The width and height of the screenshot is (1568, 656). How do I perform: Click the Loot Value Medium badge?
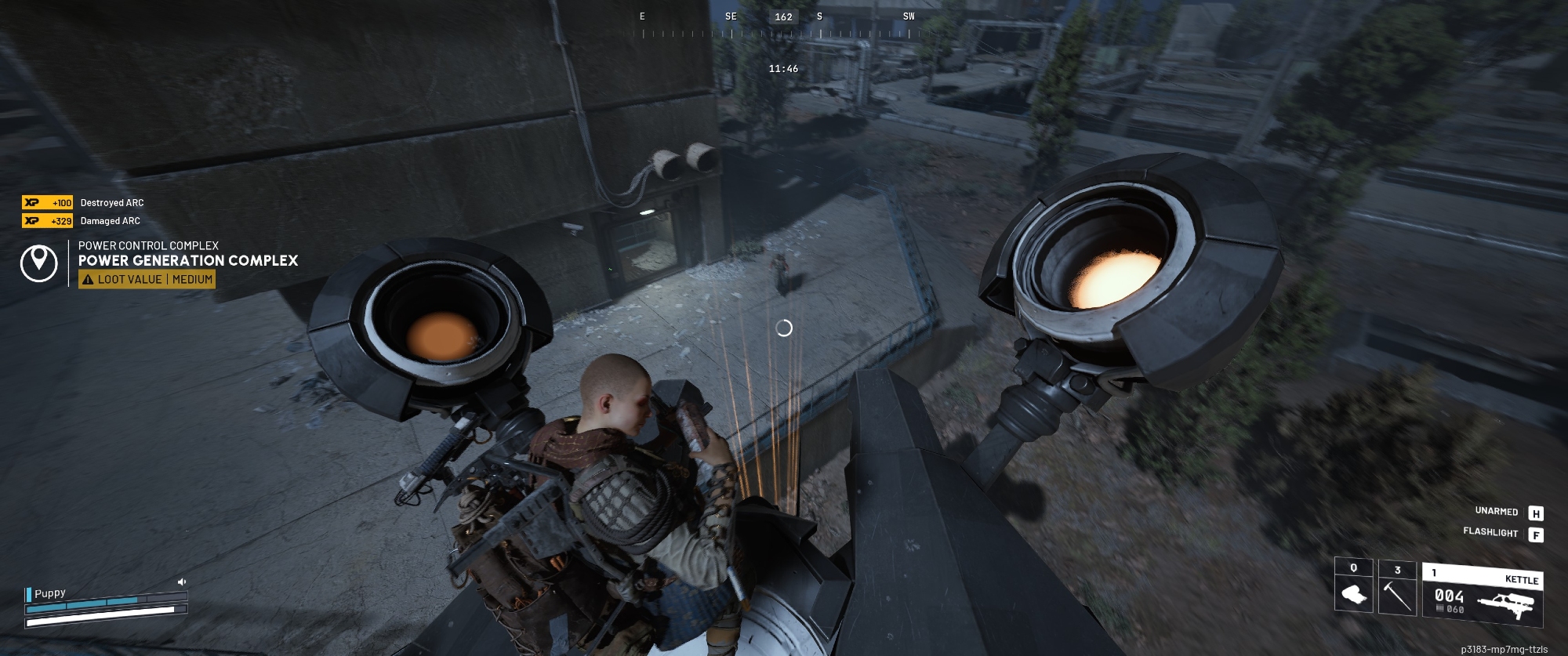tap(147, 279)
